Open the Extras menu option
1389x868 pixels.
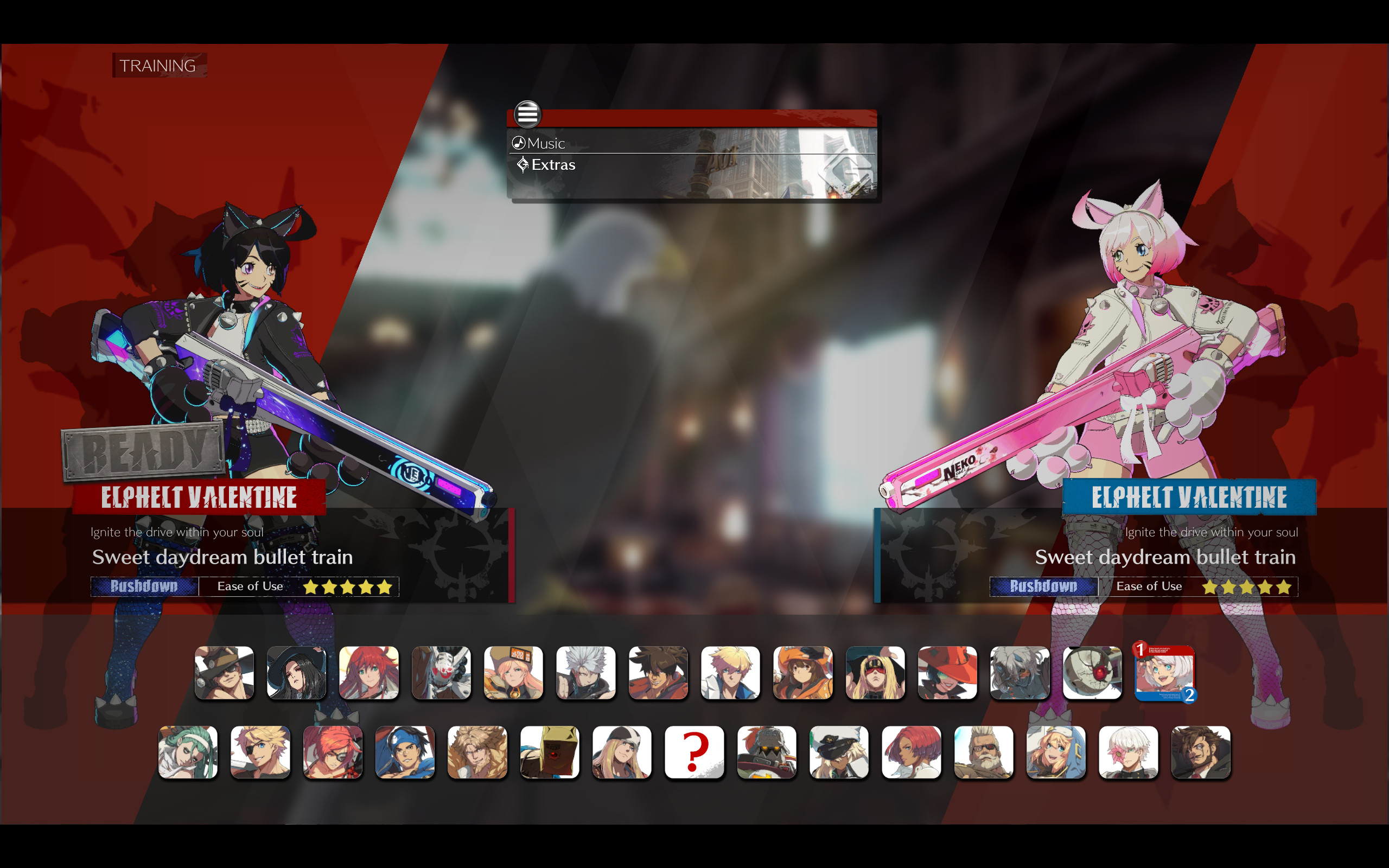click(x=553, y=165)
